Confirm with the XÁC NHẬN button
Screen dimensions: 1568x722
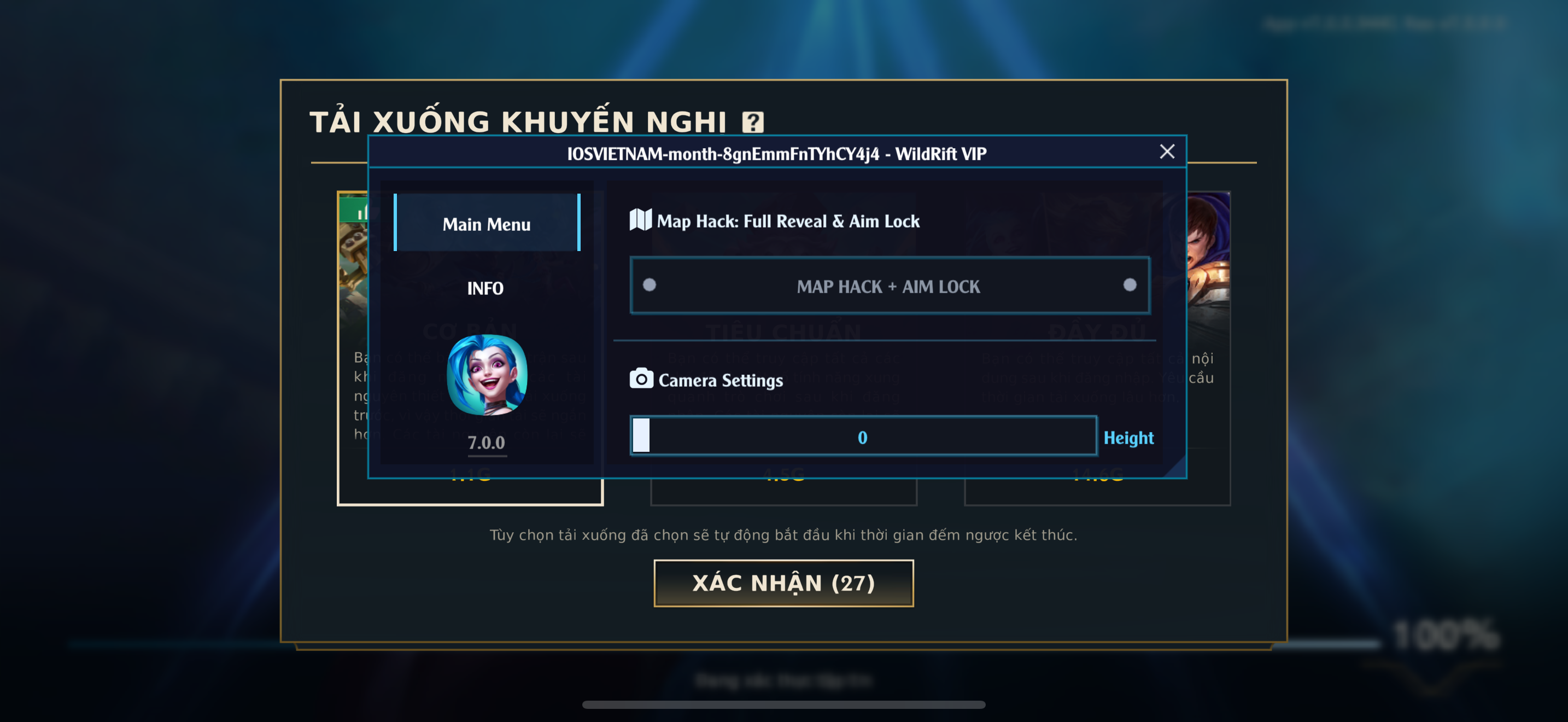click(783, 583)
